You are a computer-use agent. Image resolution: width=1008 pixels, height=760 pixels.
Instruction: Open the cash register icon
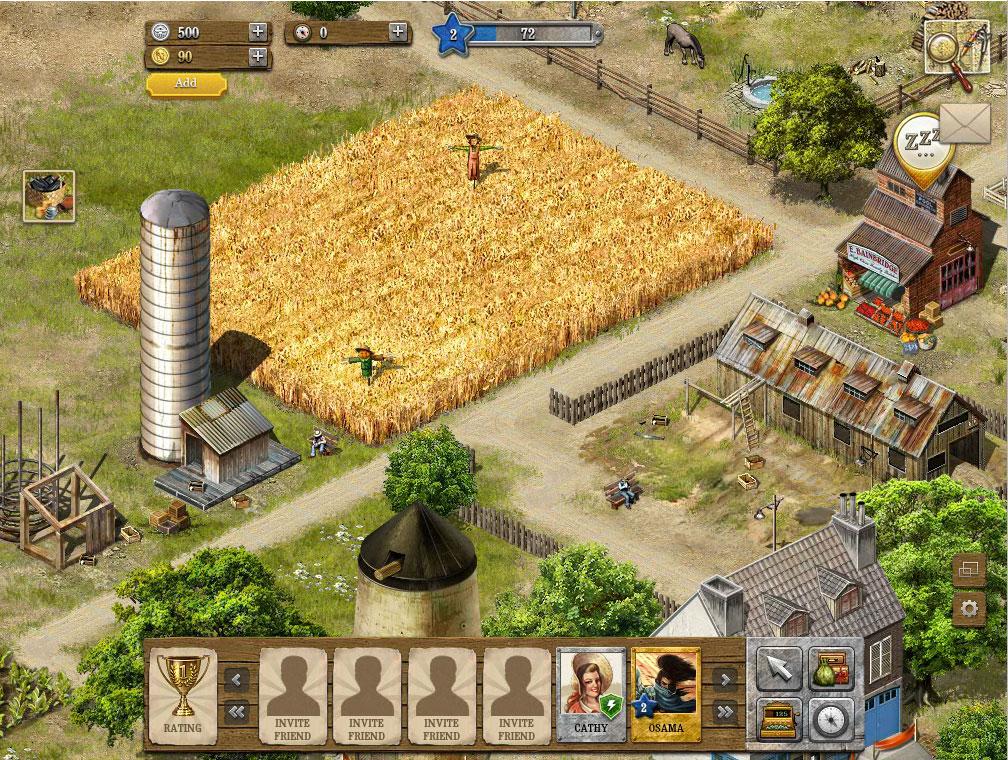[778, 719]
